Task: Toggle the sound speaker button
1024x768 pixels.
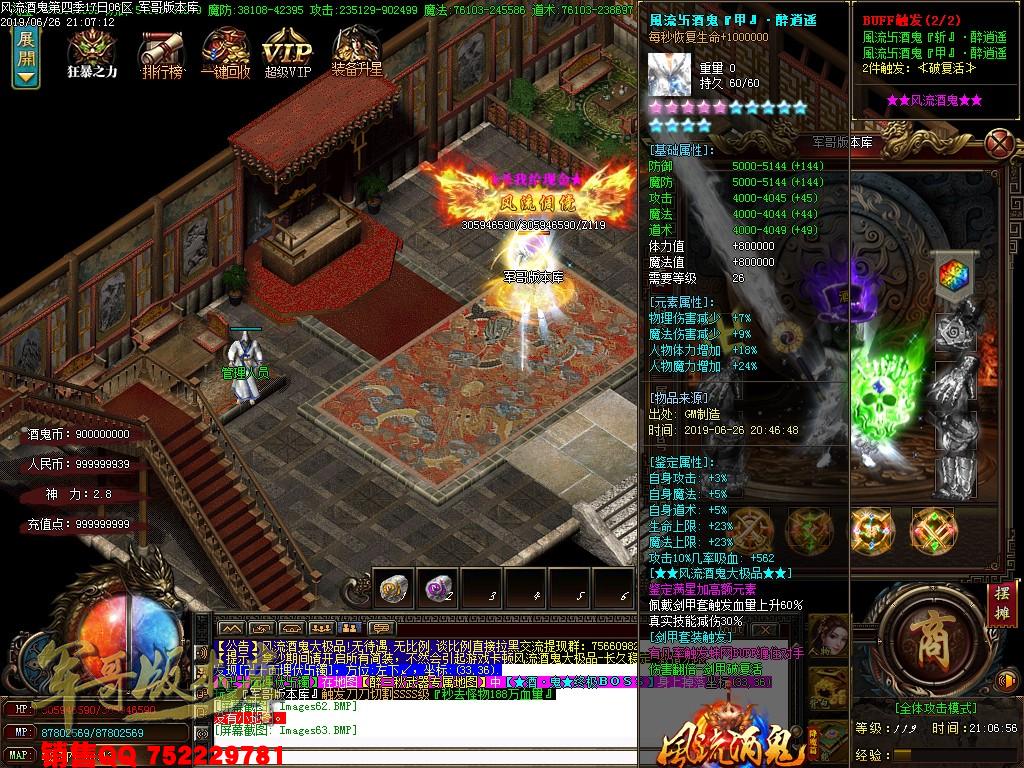Action: tap(1004, 680)
